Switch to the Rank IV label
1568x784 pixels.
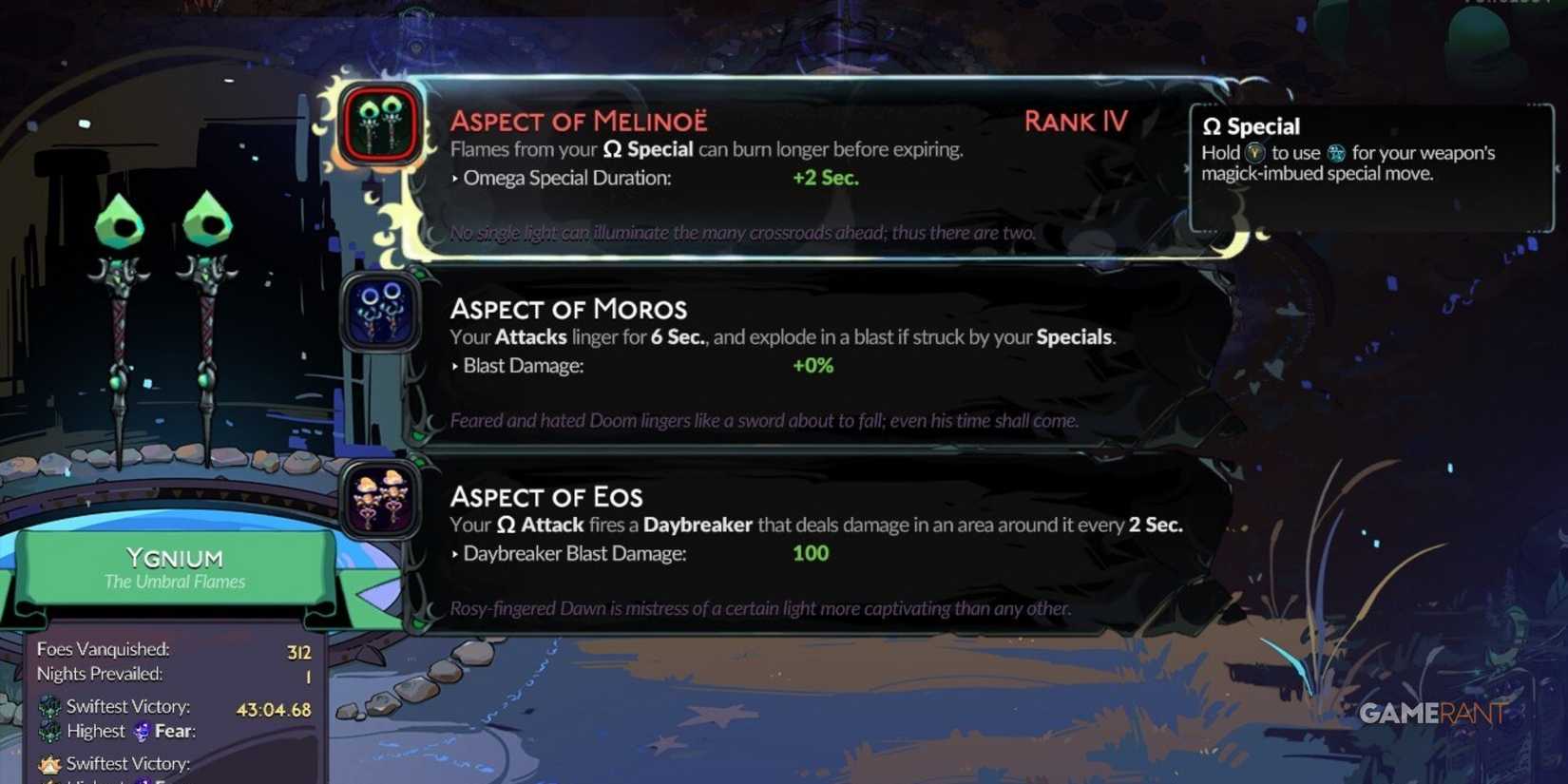(1075, 122)
